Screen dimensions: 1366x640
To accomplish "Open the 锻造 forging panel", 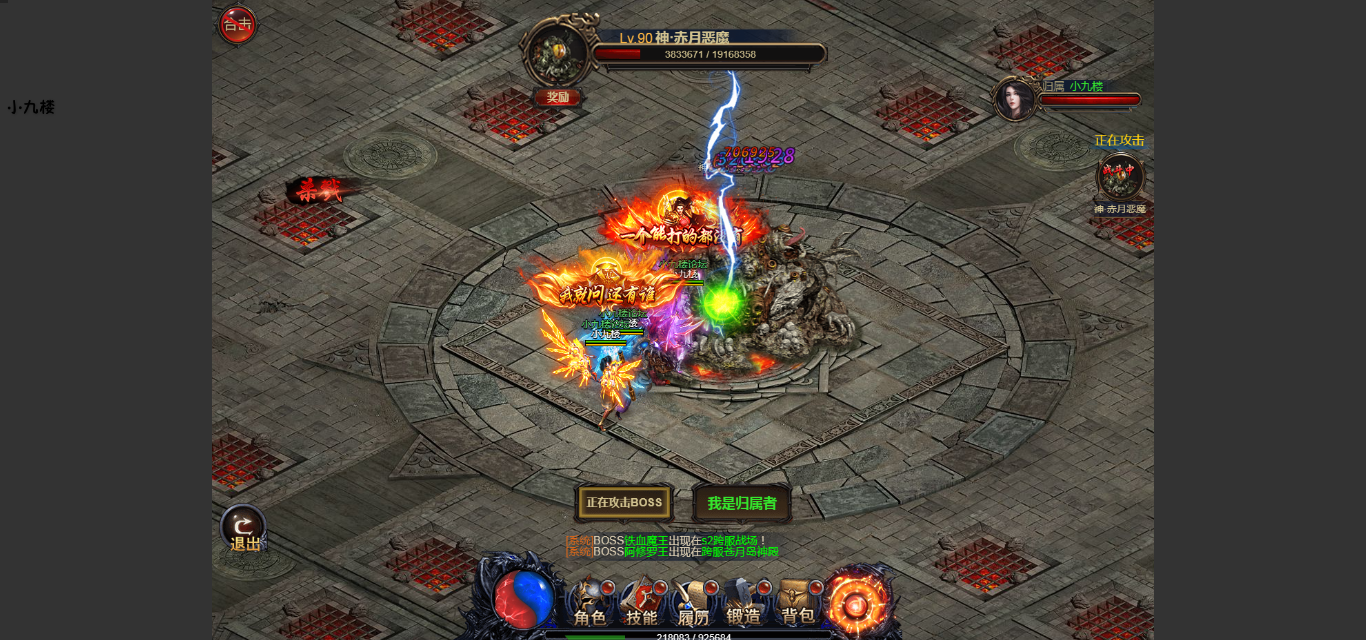I will (x=745, y=605).
